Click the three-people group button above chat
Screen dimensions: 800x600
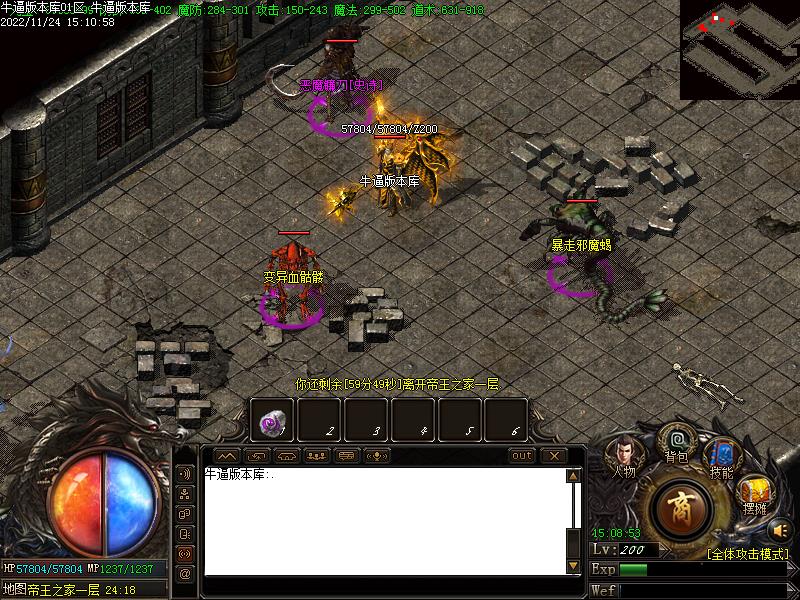click(x=318, y=456)
